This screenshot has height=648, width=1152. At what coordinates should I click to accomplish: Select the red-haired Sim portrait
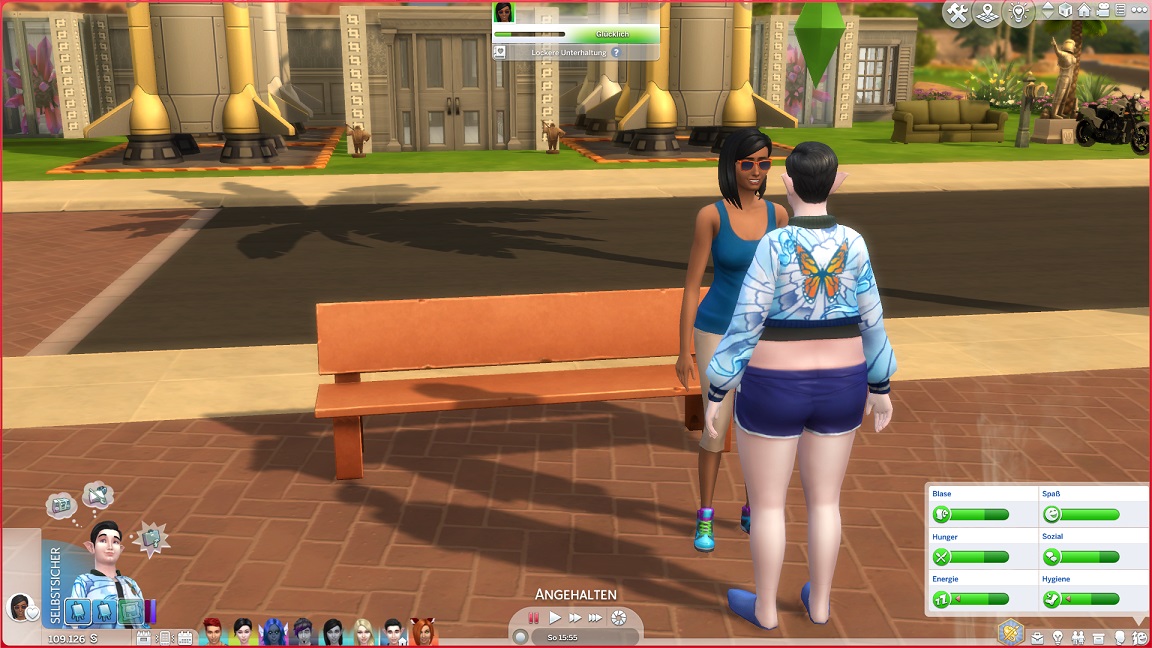[x=213, y=631]
